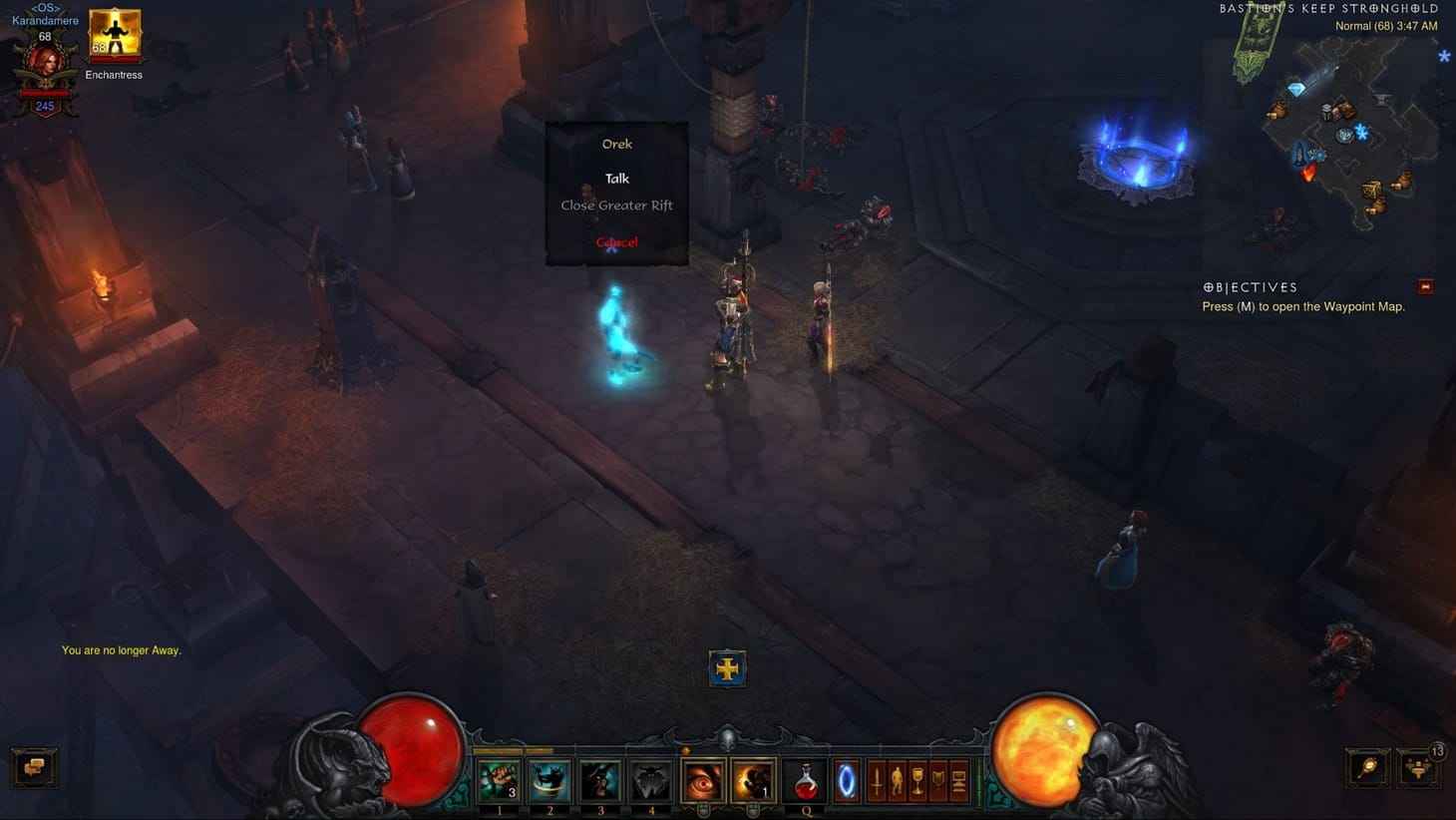Collapse the Objectives panel with the minus control
The height and width of the screenshot is (820, 1456).
[1423, 285]
